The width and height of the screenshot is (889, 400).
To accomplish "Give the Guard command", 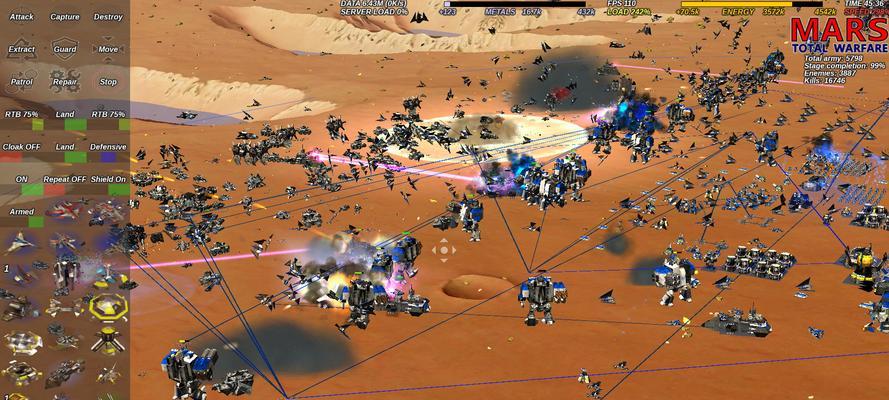I will pyautogui.click(x=65, y=48).
